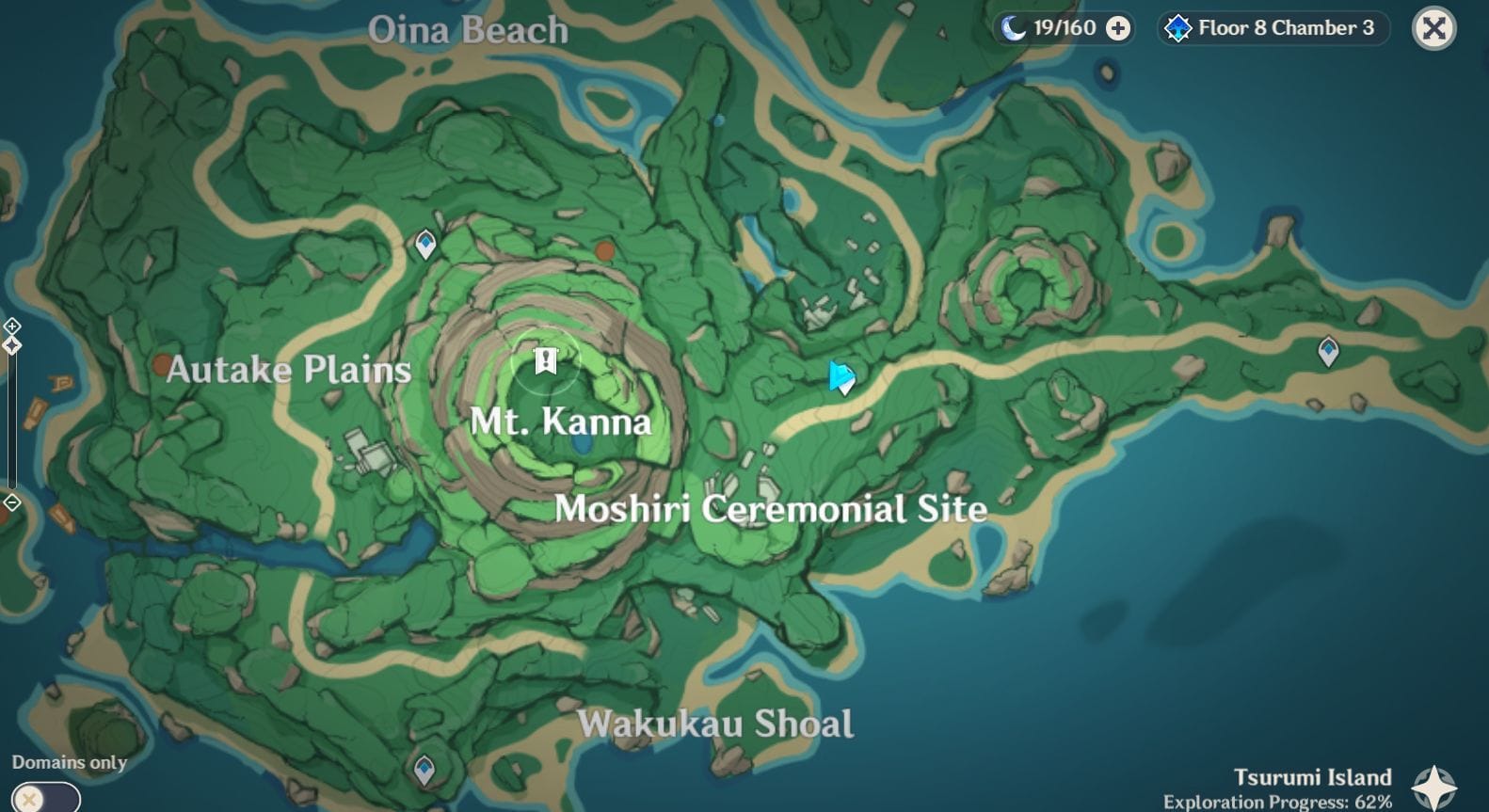Click the orange pin marker north of Mt. Kanna

[x=605, y=252]
